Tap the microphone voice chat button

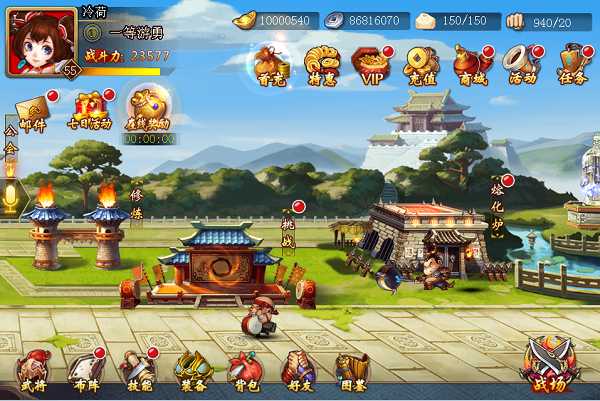(x=11, y=197)
